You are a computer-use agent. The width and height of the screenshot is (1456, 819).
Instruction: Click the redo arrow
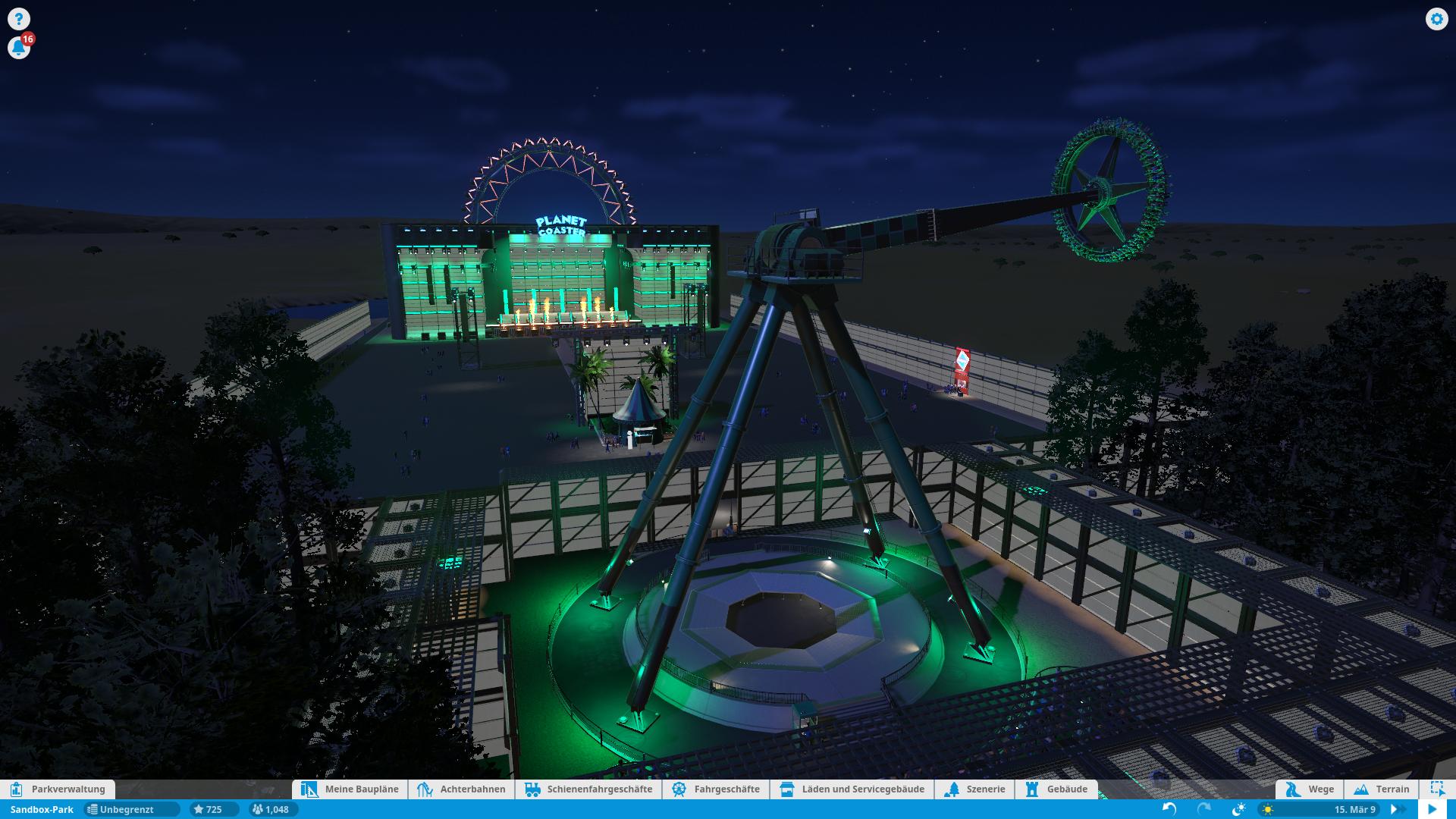(x=1204, y=809)
